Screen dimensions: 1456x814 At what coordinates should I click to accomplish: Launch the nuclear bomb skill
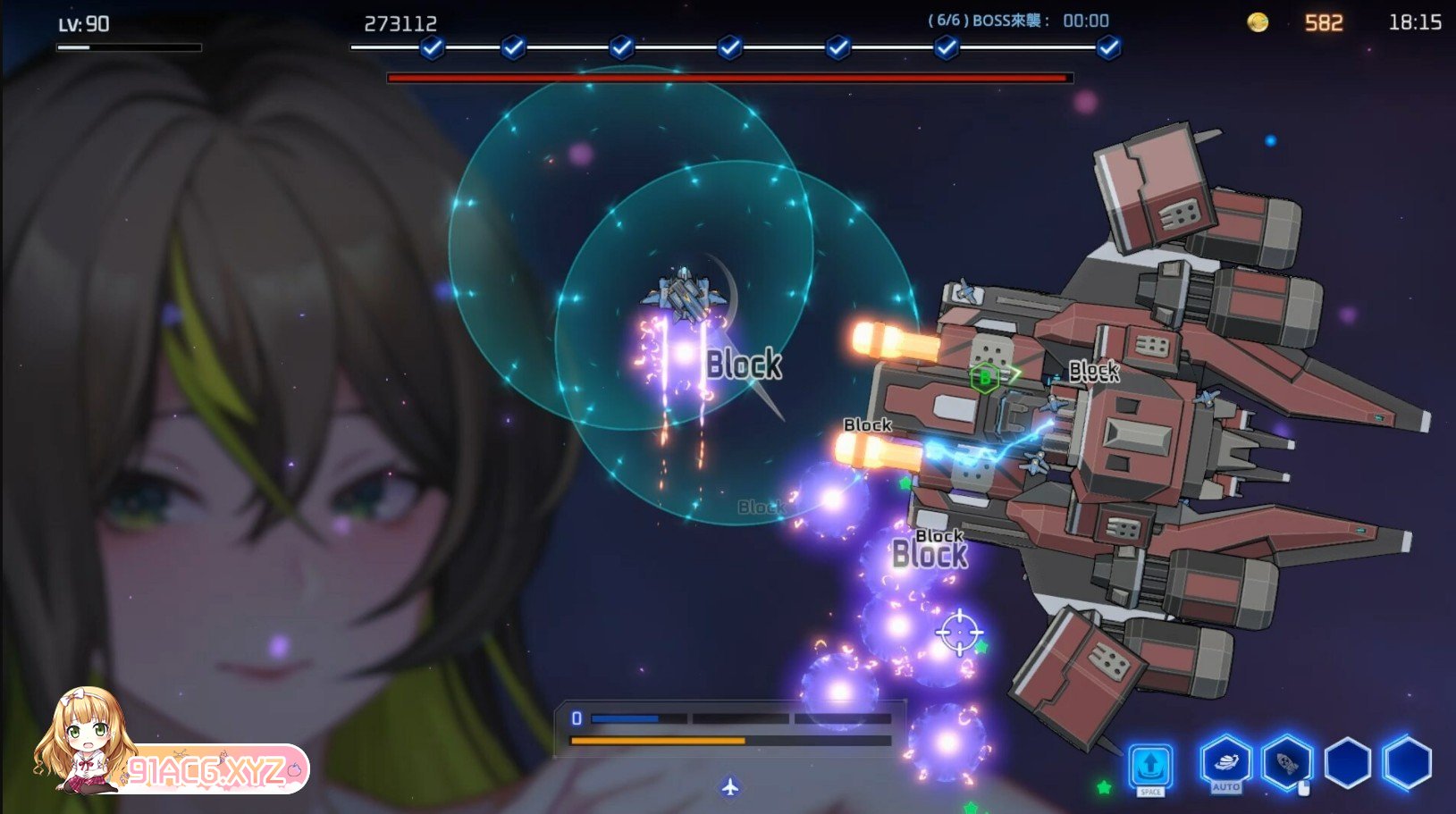point(1287,764)
